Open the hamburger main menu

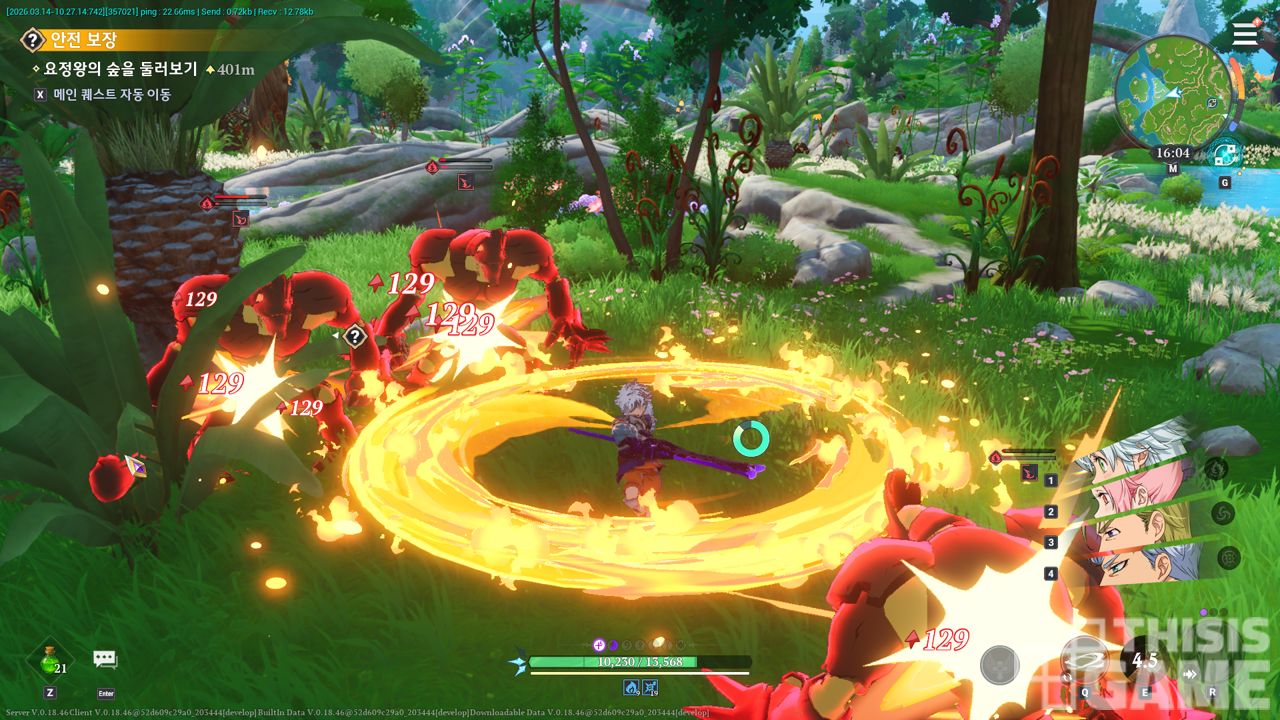[x=1245, y=34]
